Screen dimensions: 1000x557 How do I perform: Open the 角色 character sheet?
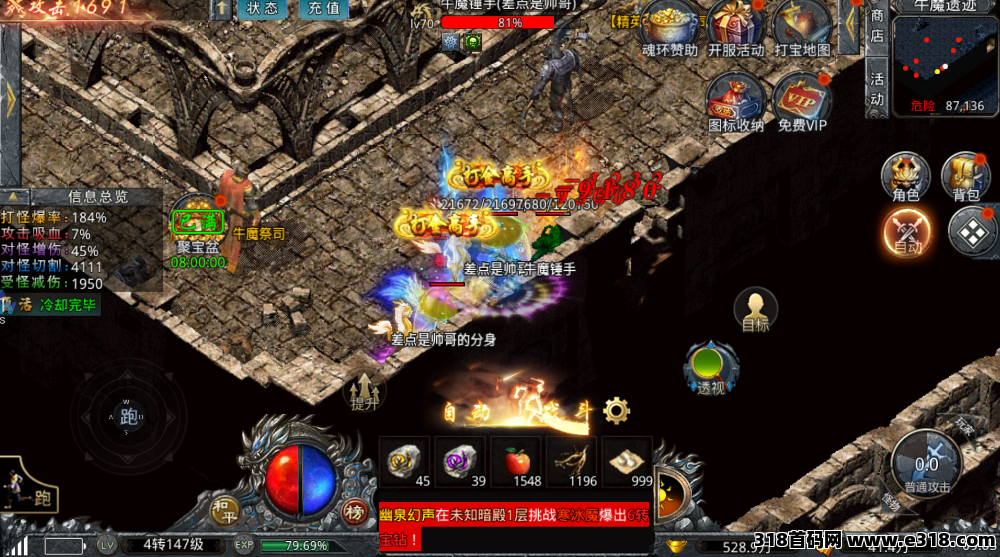[x=906, y=177]
